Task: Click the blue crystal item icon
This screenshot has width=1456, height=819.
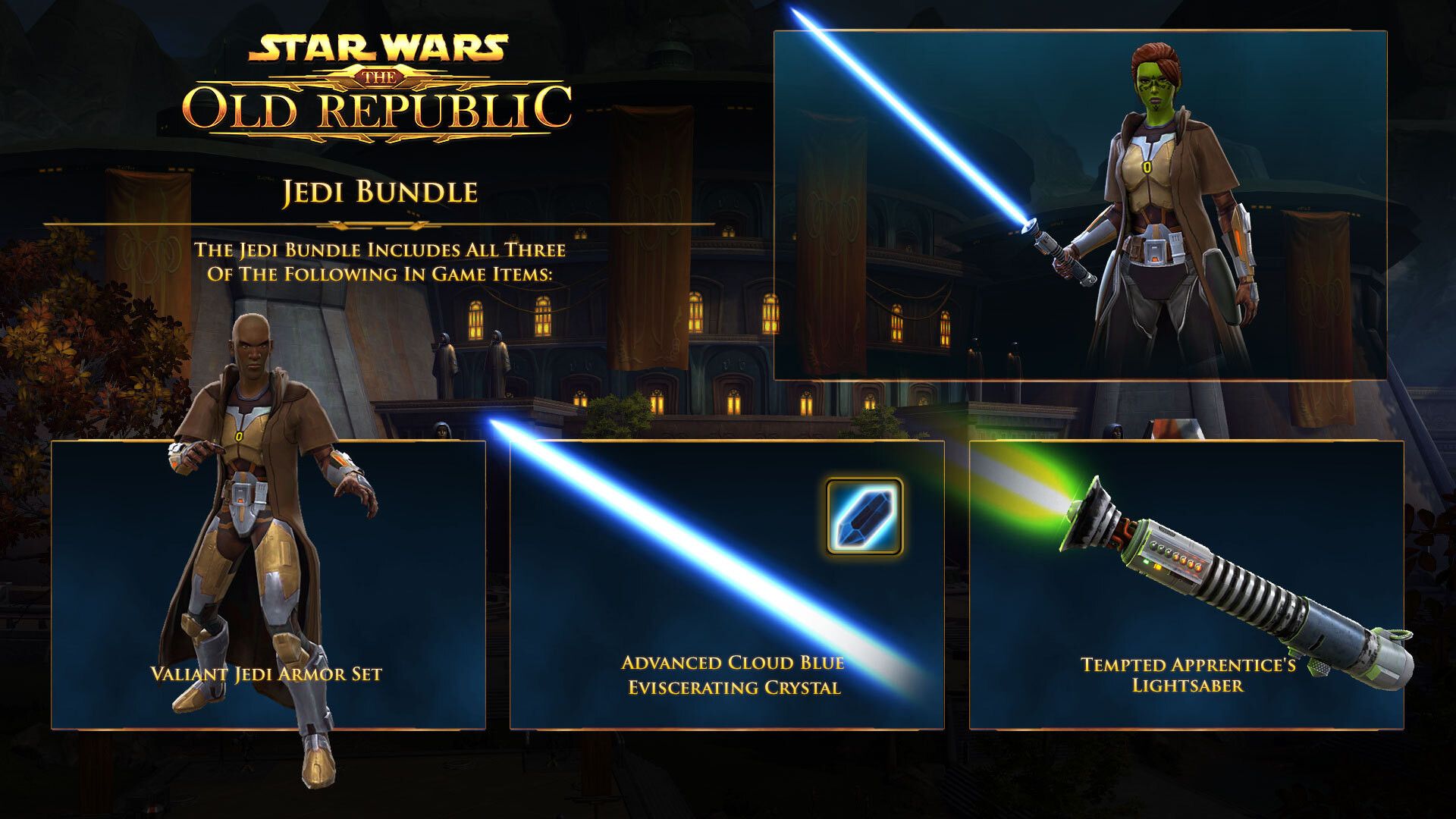Action: point(864,516)
